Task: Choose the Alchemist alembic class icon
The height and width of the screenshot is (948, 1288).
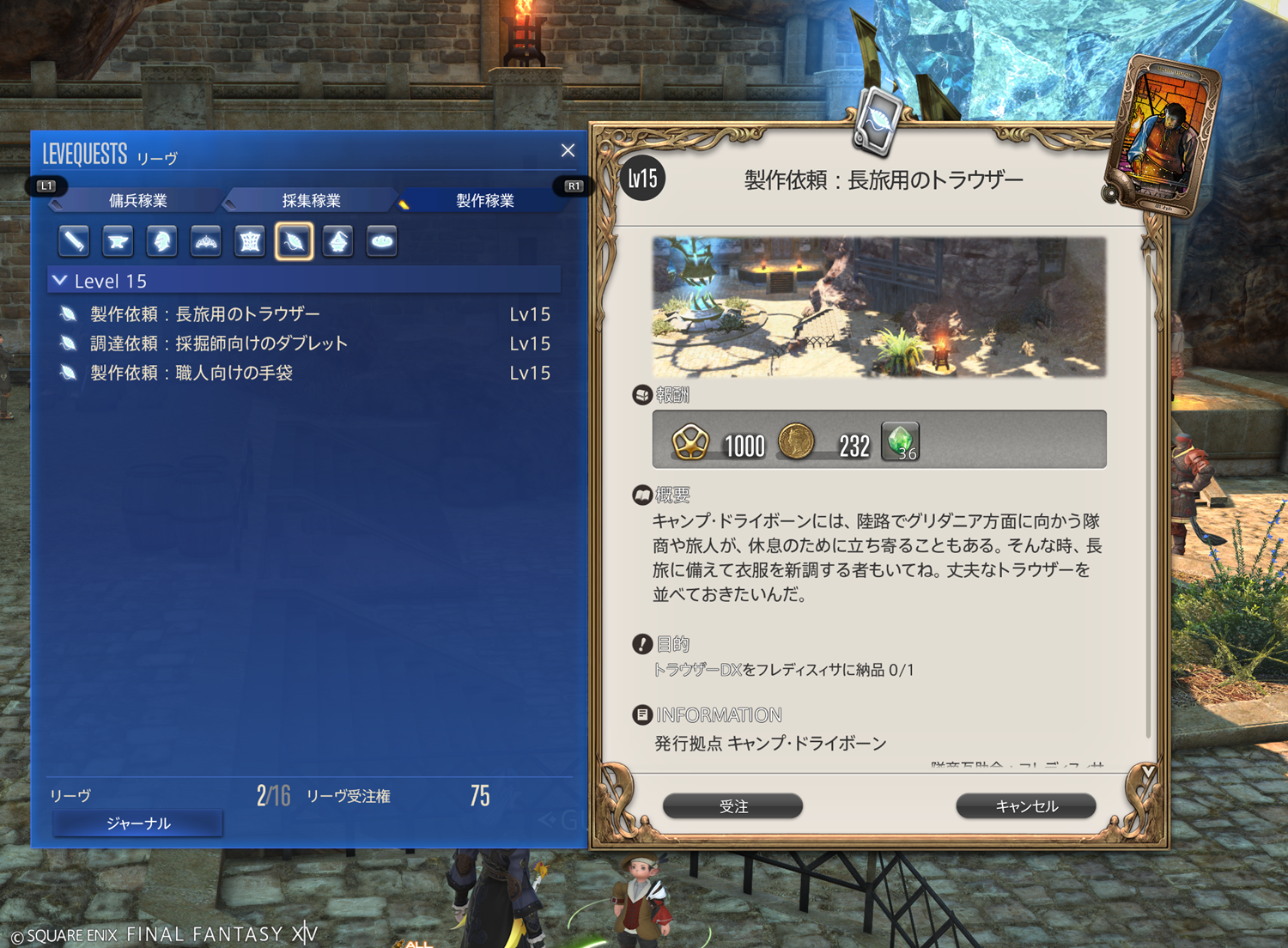Action: [x=338, y=242]
